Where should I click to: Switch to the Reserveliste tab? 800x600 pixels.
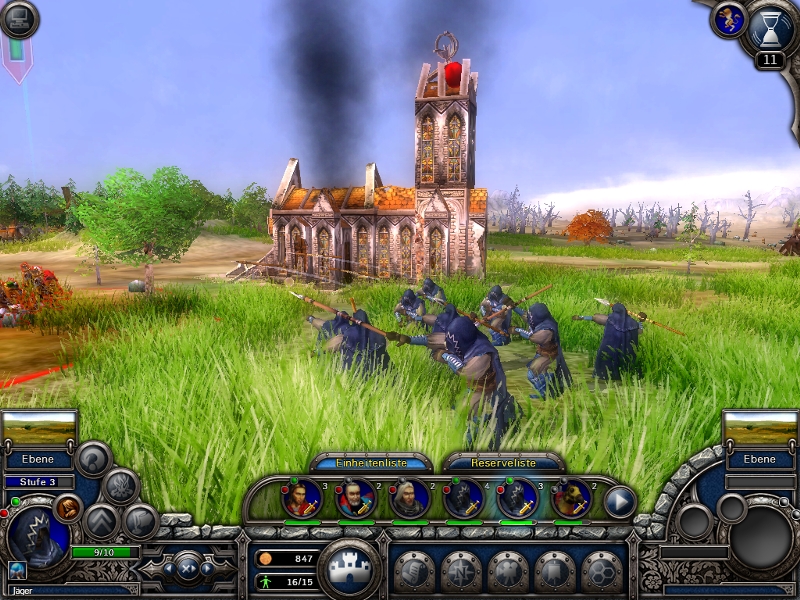[503, 464]
